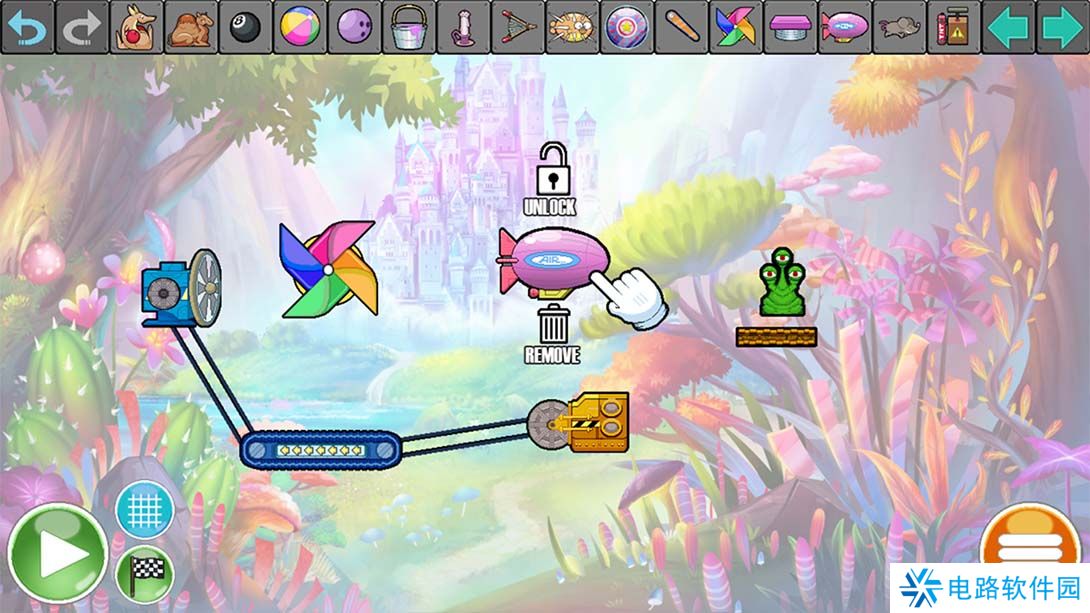Unlock the selected blimp
Screen dimensions: 1090x613
click(x=550, y=178)
